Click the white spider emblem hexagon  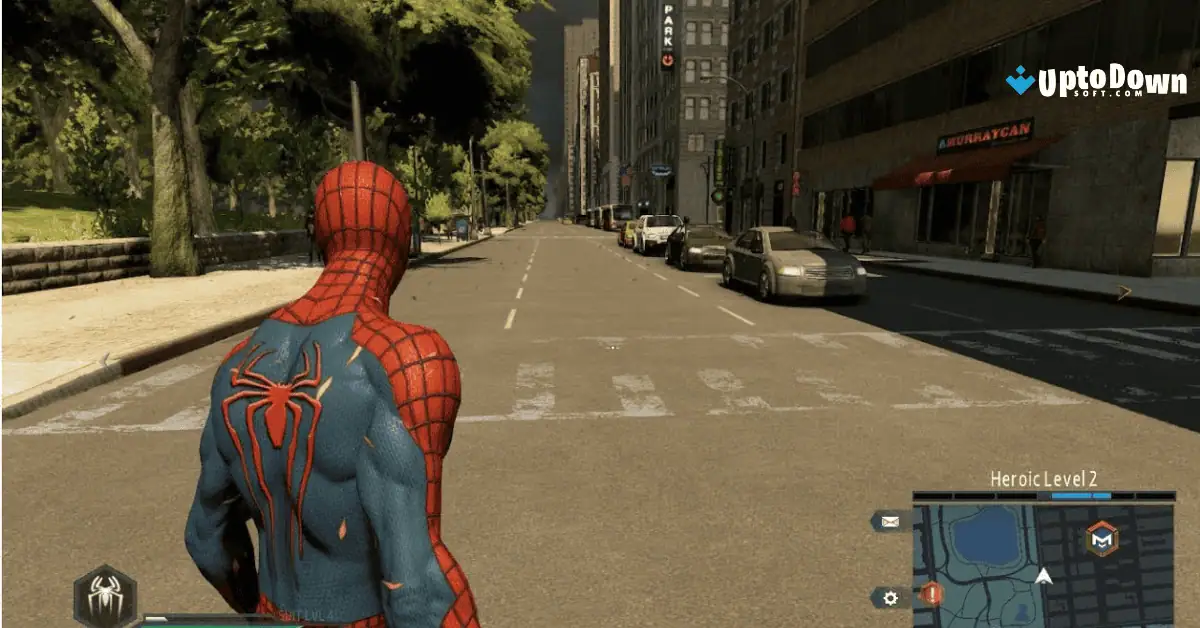[105, 597]
